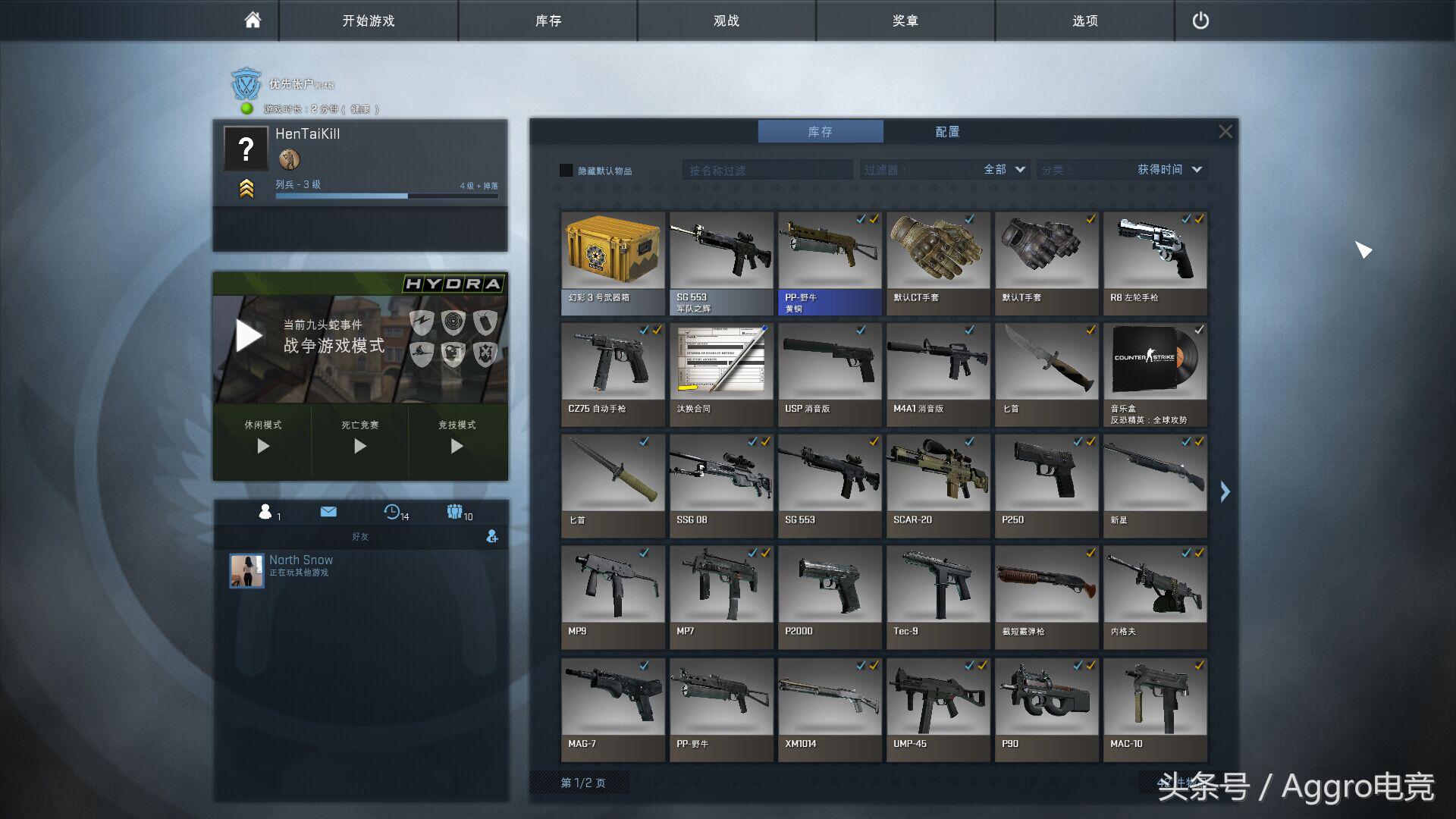
Task: Start 竞技模式 with its play button
Action: [x=458, y=447]
